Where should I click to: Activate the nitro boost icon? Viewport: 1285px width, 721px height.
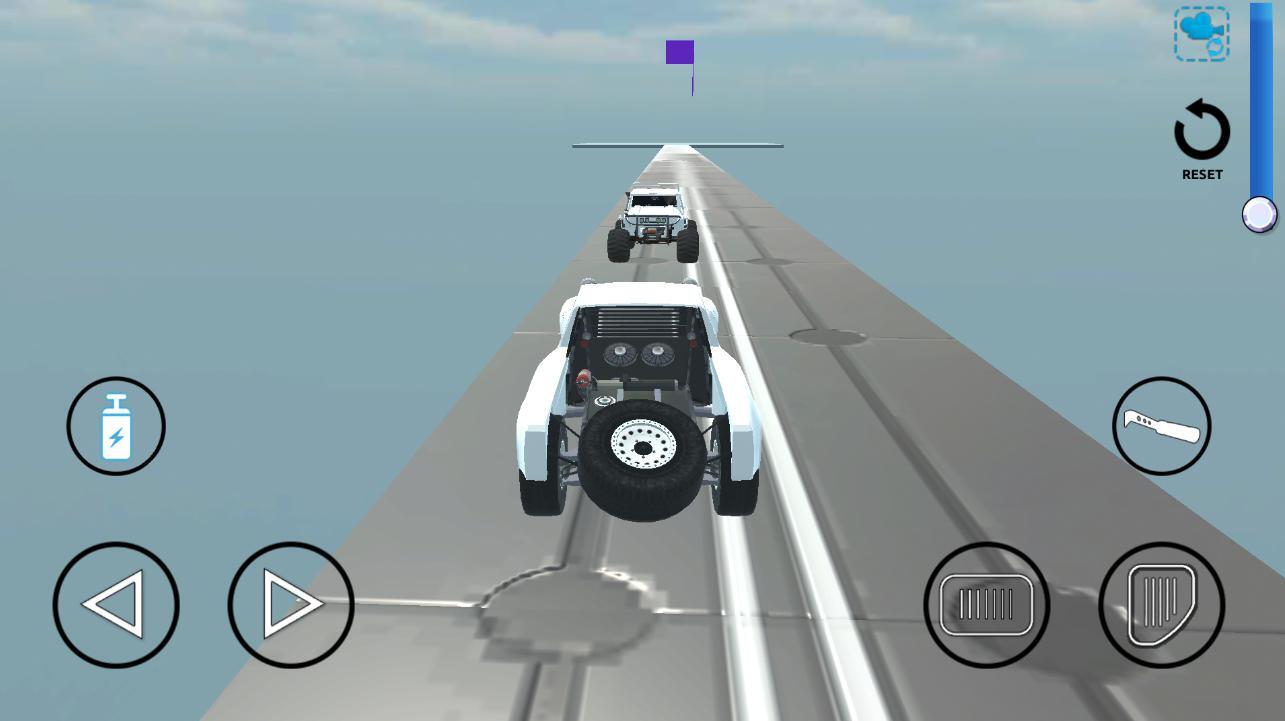pos(115,426)
